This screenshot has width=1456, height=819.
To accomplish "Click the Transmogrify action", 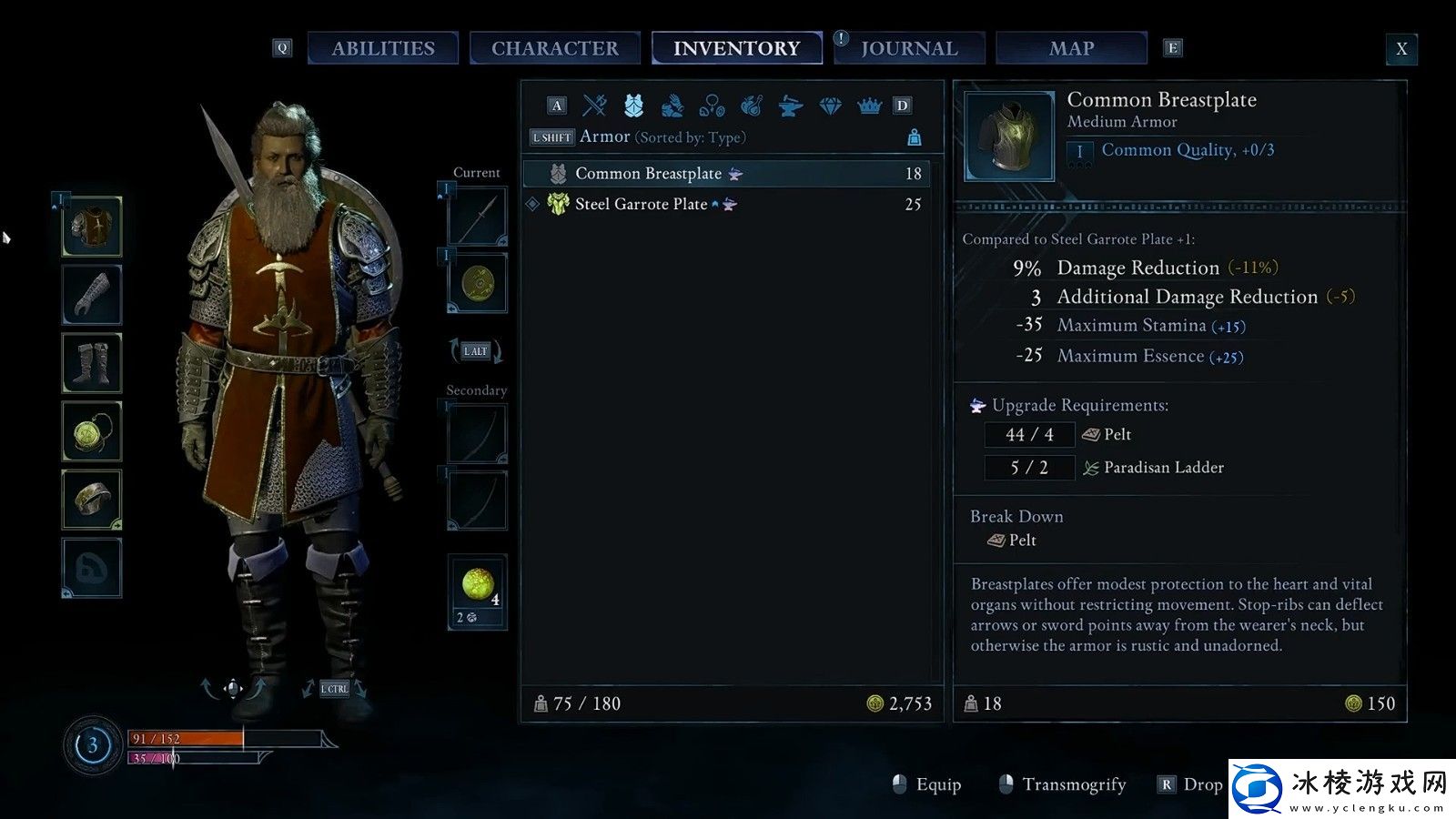I will pyautogui.click(x=1073, y=784).
